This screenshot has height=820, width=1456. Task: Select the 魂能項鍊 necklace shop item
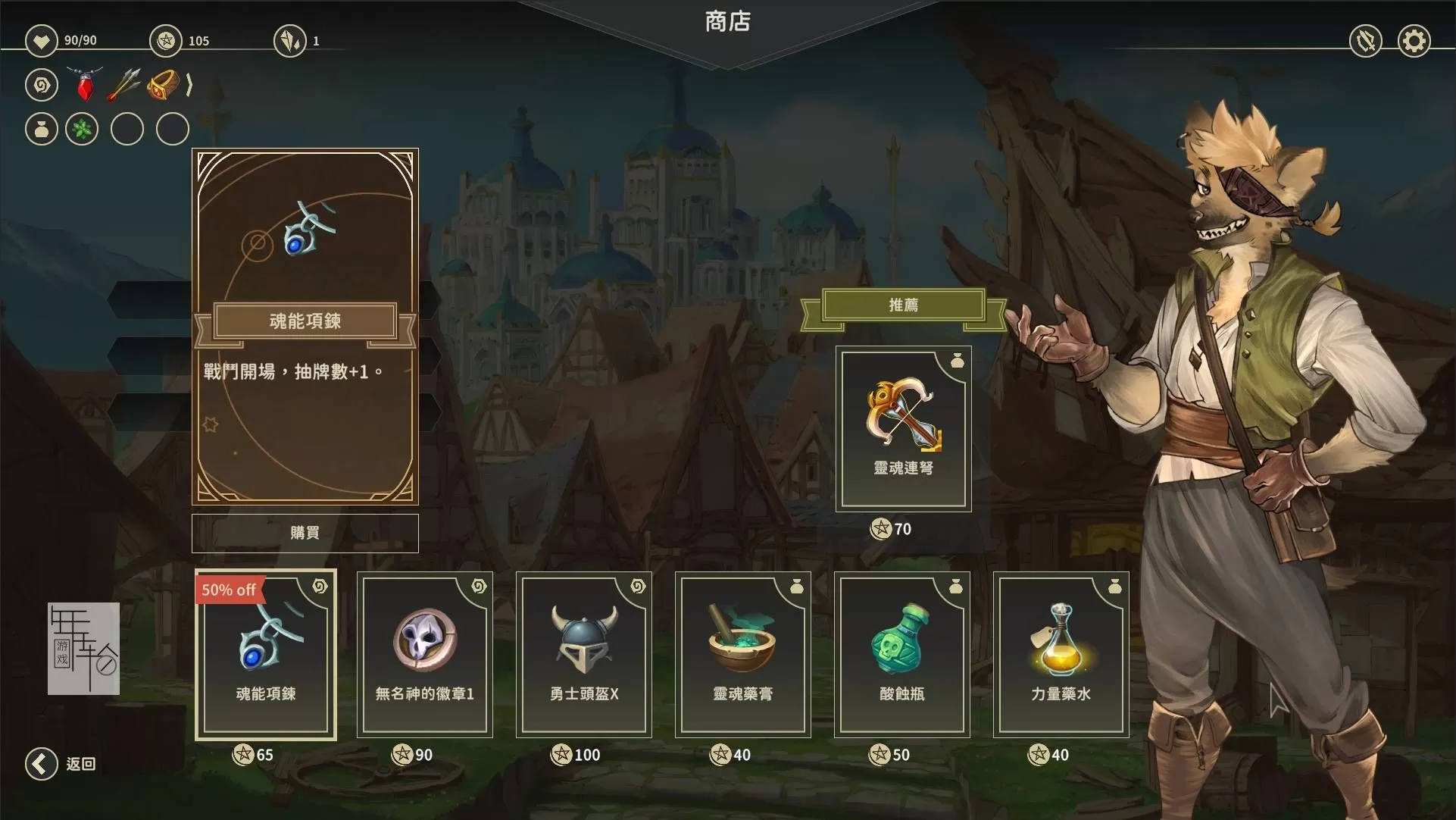tap(265, 655)
